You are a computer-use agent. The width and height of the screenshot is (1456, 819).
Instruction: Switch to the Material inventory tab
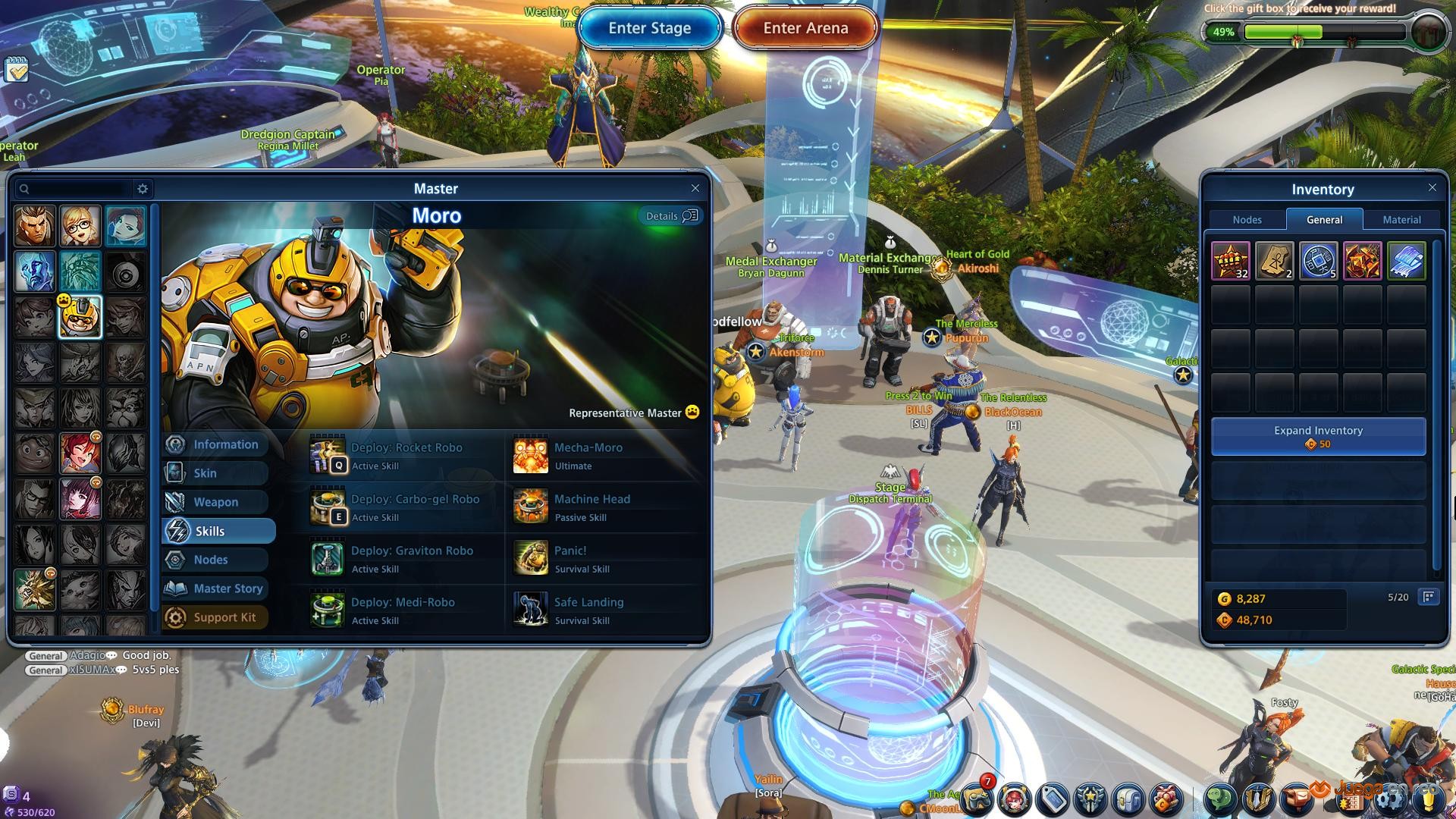[1401, 220]
